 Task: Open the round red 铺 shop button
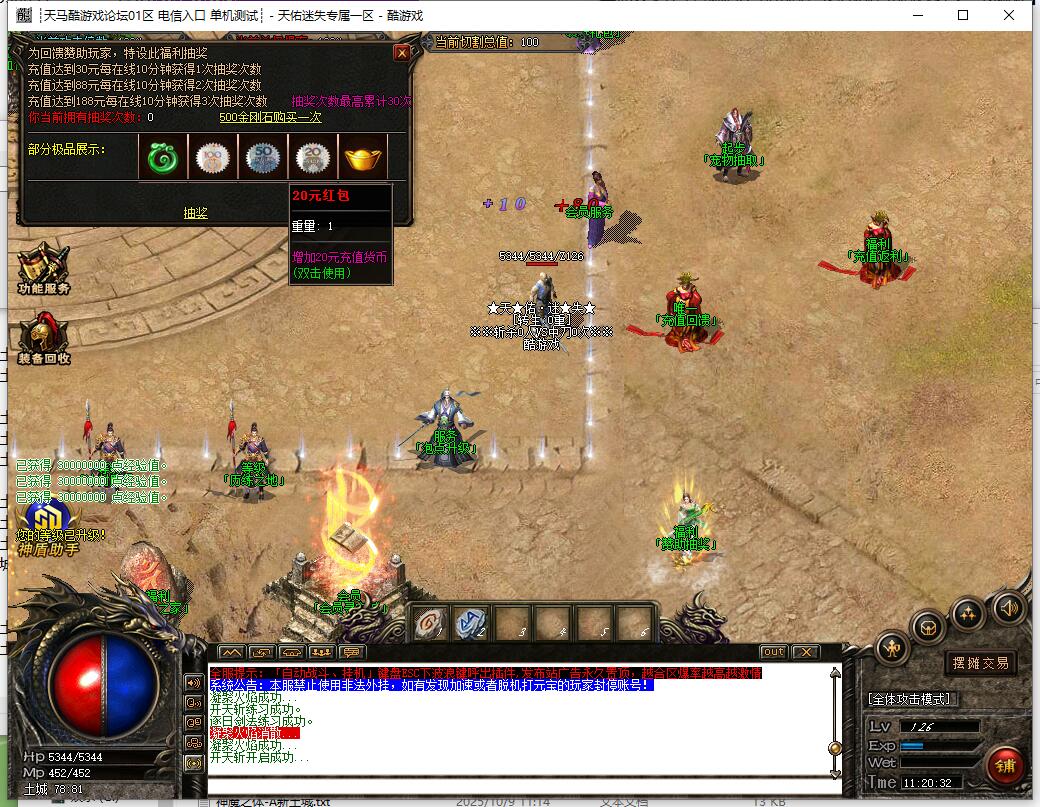coord(1004,766)
